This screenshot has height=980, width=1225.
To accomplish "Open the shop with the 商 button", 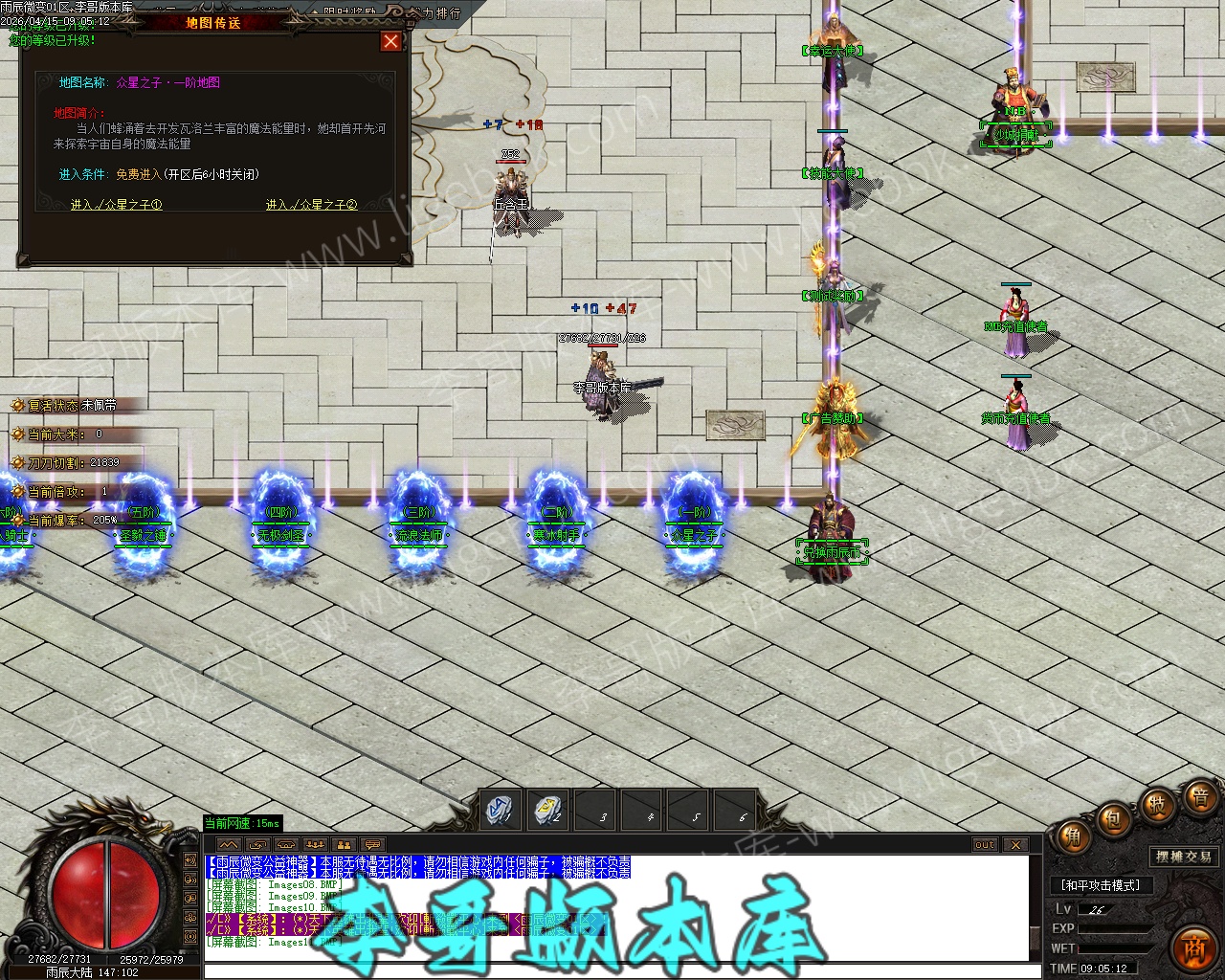I will [1193, 947].
